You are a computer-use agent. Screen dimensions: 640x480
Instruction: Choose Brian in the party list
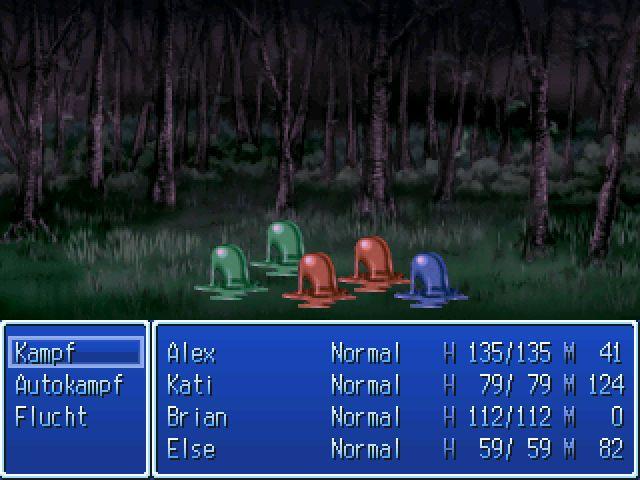(x=394, y=417)
